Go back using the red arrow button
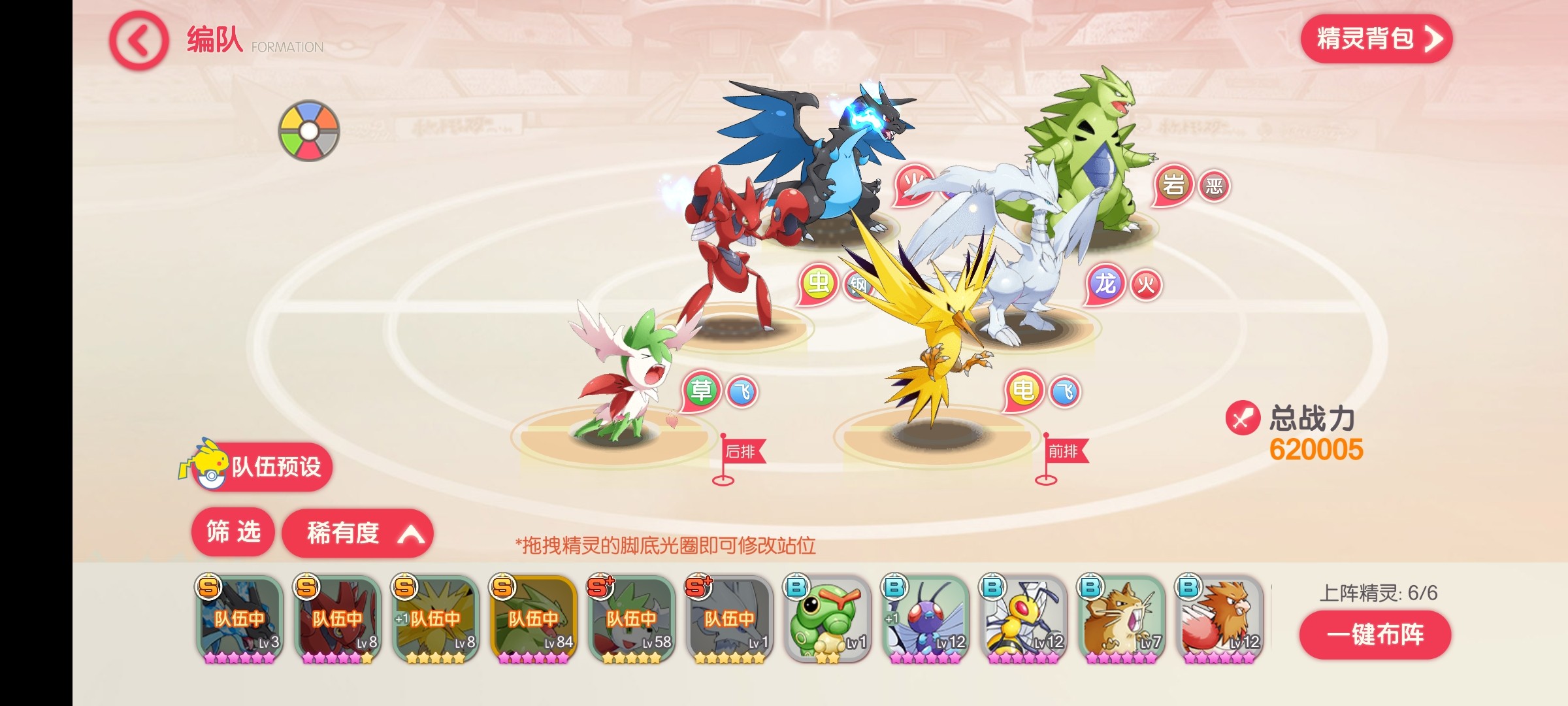The height and width of the screenshot is (706, 1568). pyautogui.click(x=139, y=41)
